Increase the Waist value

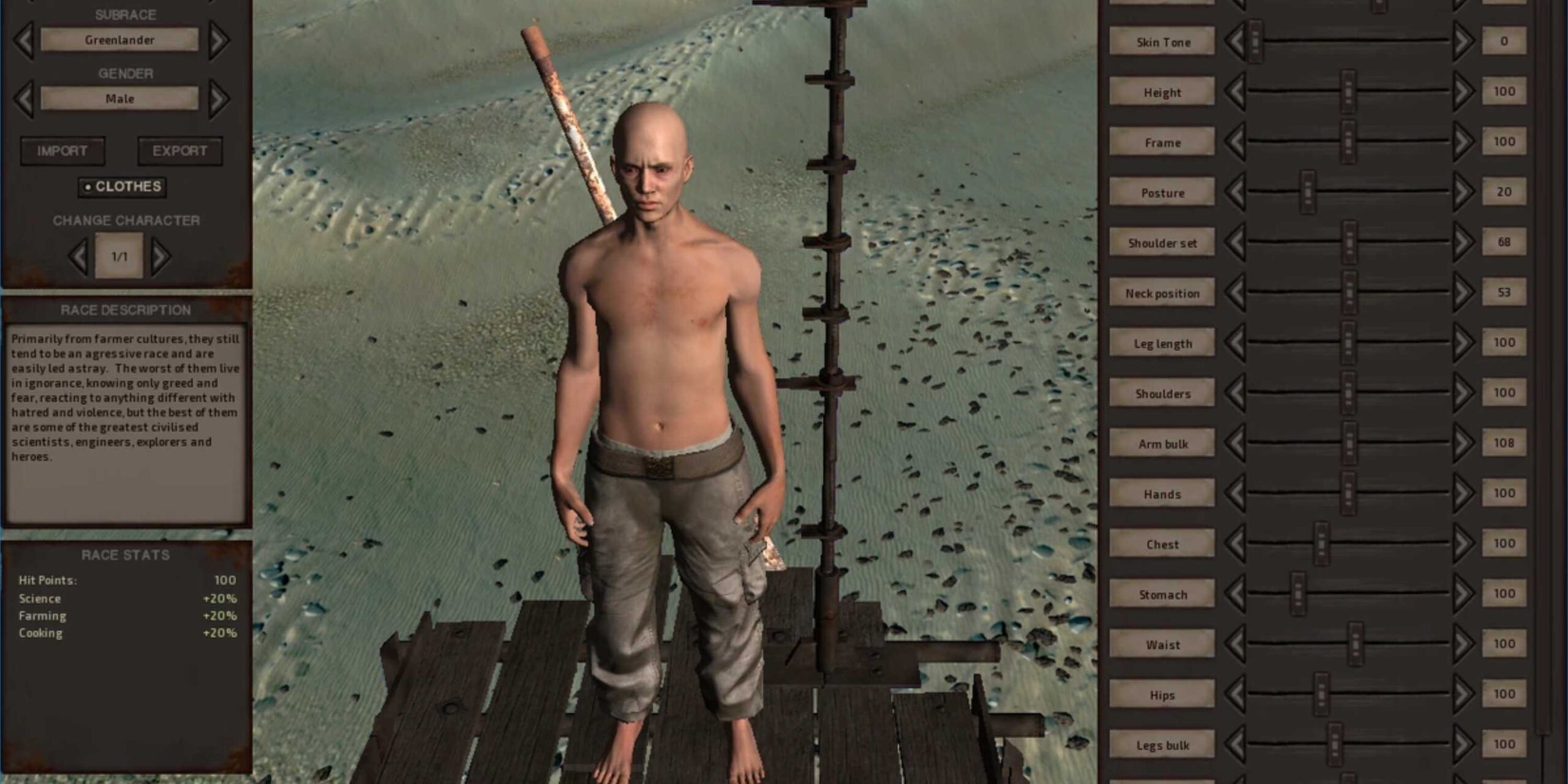pos(1464,644)
